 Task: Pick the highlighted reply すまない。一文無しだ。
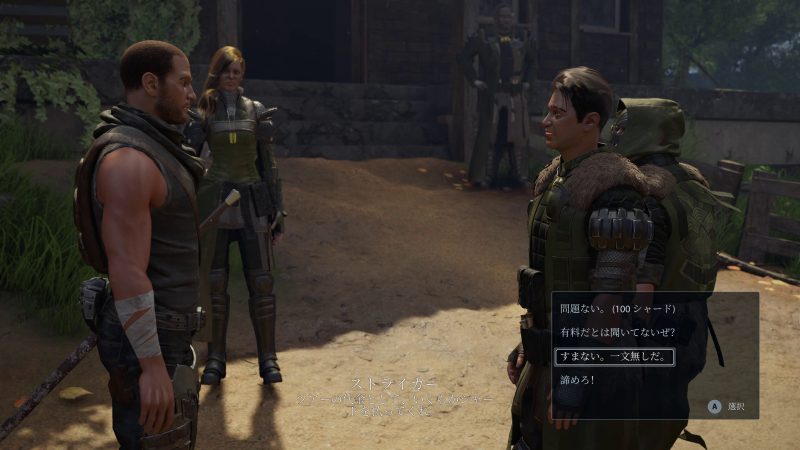coord(614,356)
